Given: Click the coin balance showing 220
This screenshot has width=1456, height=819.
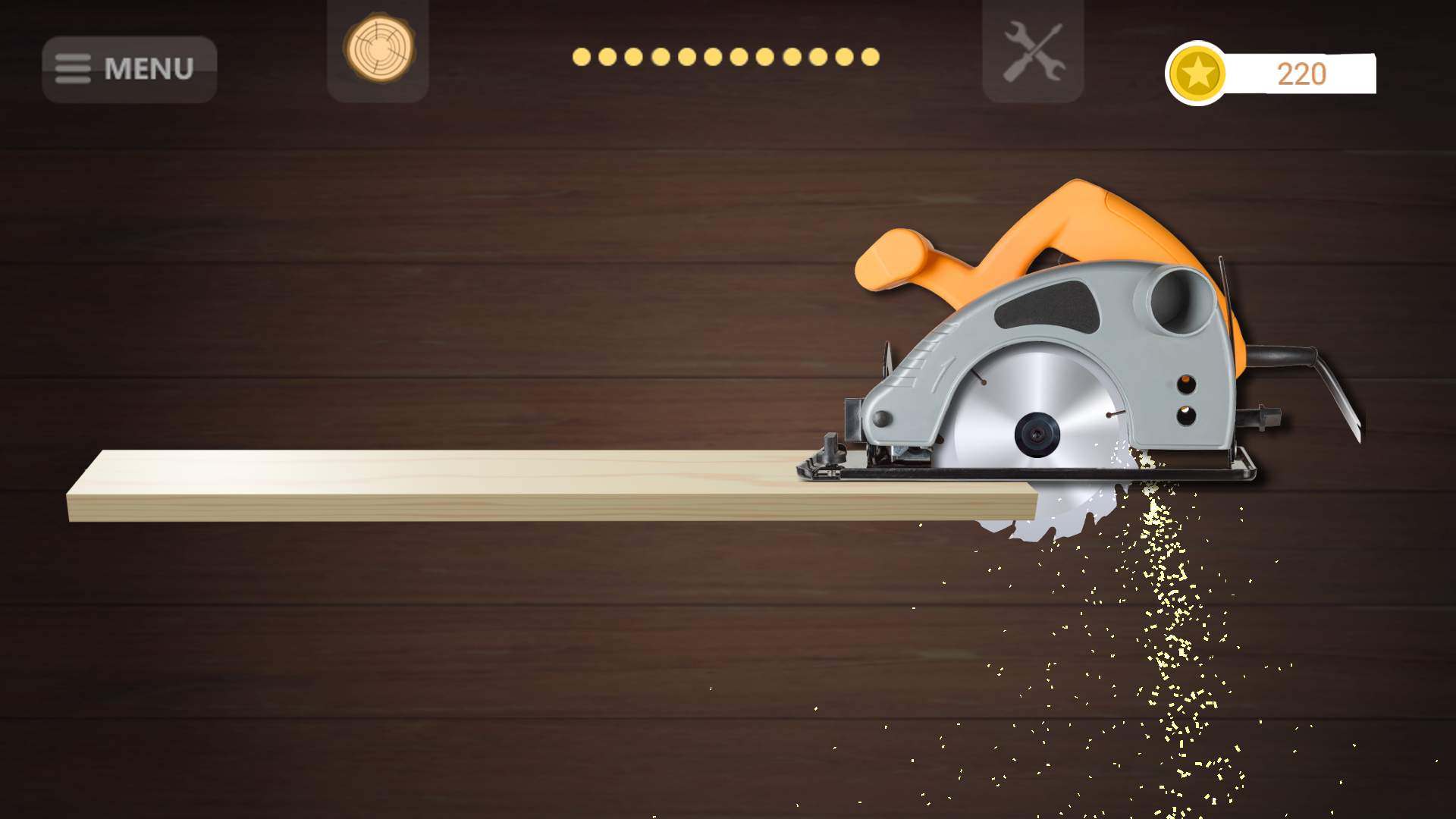Looking at the screenshot, I should click(1301, 74).
